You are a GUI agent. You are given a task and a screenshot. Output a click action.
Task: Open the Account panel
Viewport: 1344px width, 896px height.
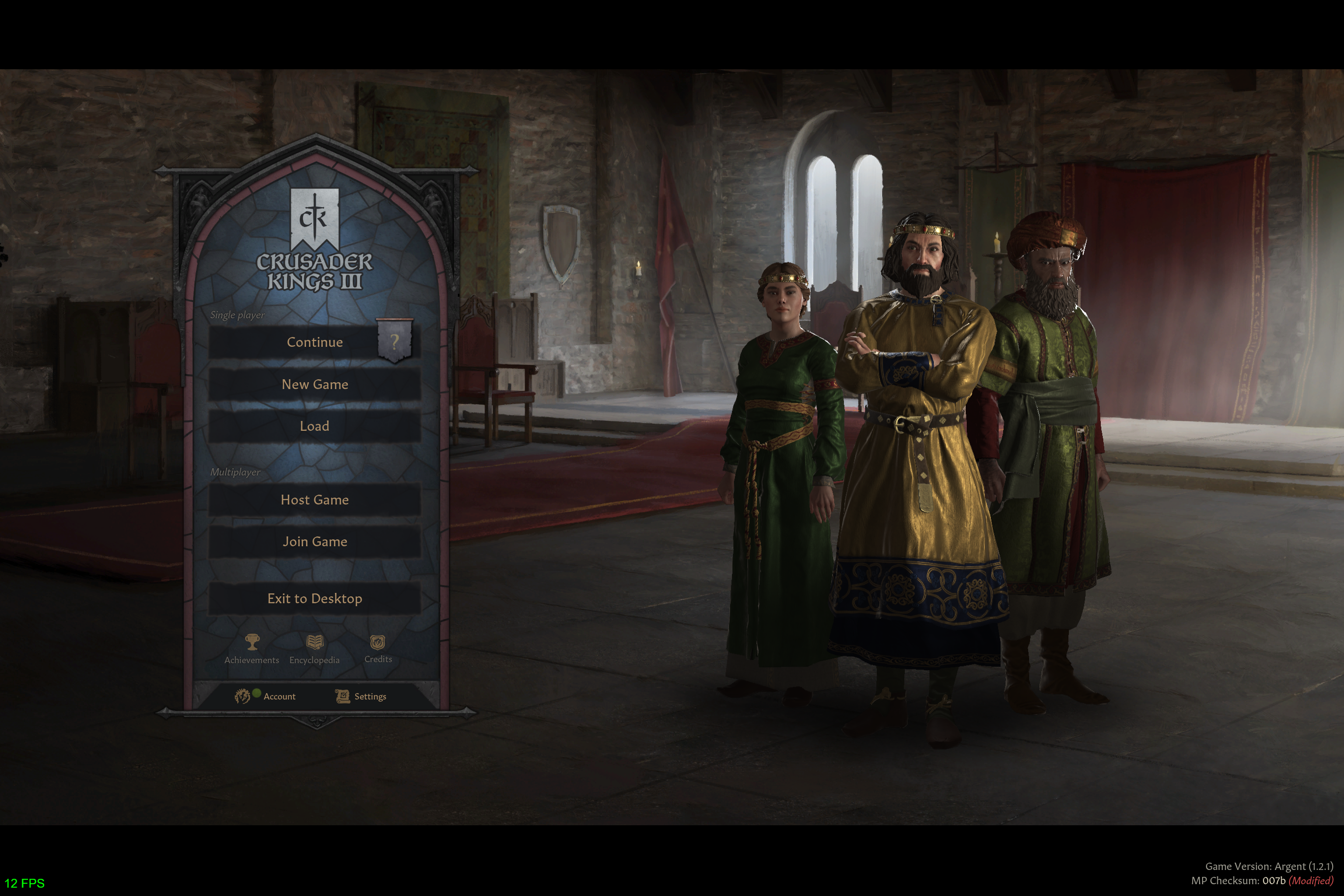[266, 696]
